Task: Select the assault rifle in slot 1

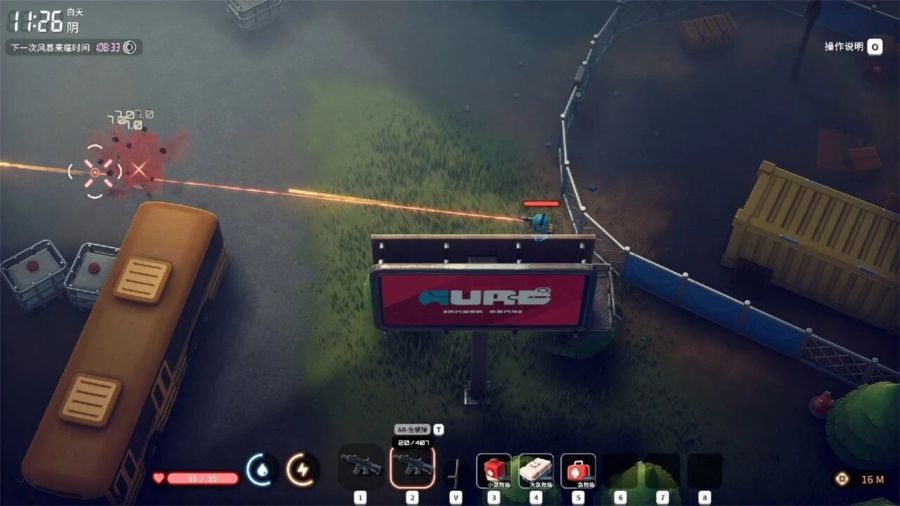Action: coord(360,467)
